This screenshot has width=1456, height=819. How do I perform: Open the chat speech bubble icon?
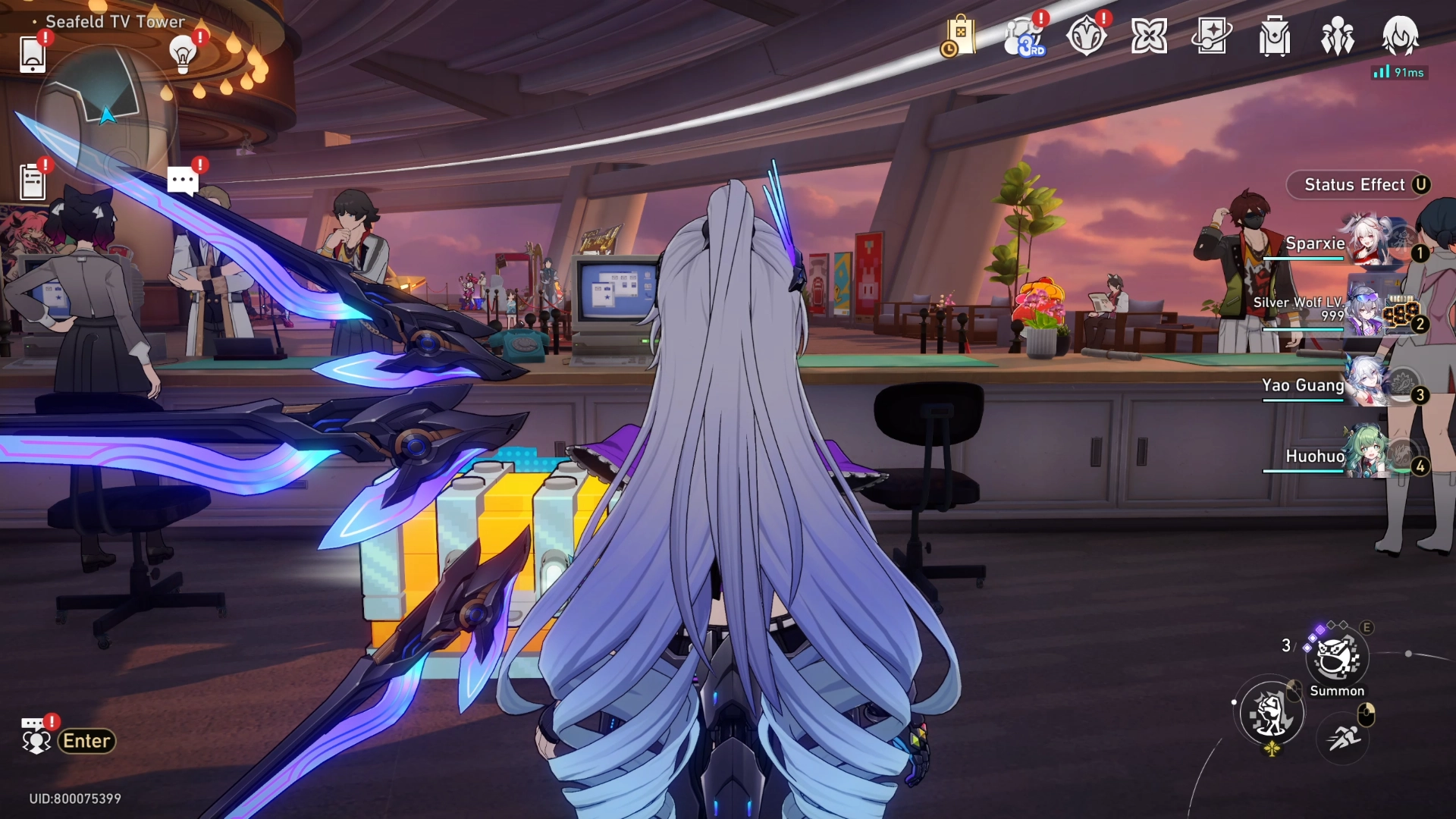[x=183, y=181]
